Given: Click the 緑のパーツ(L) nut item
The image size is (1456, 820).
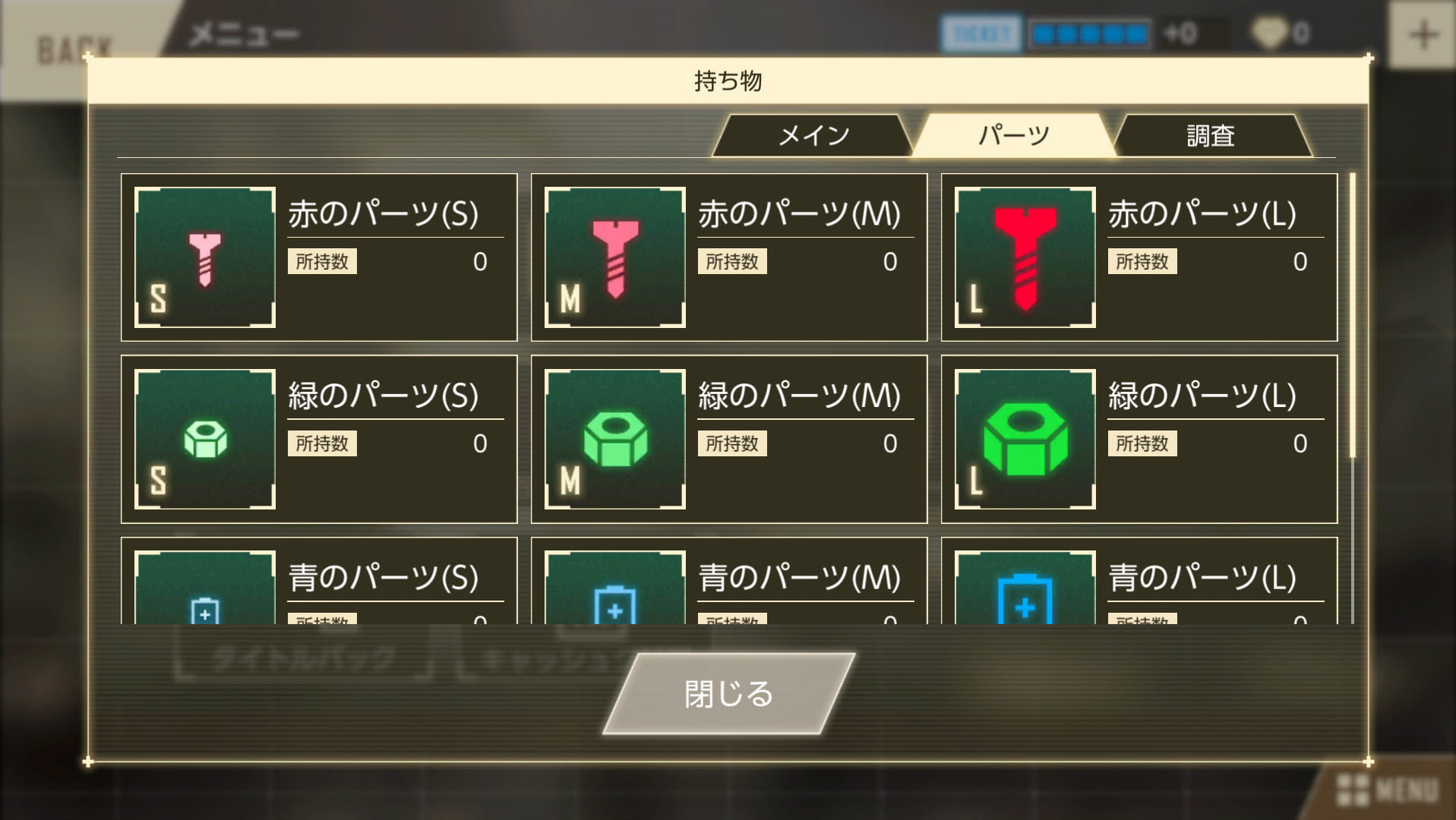Looking at the screenshot, I should click(x=1139, y=439).
